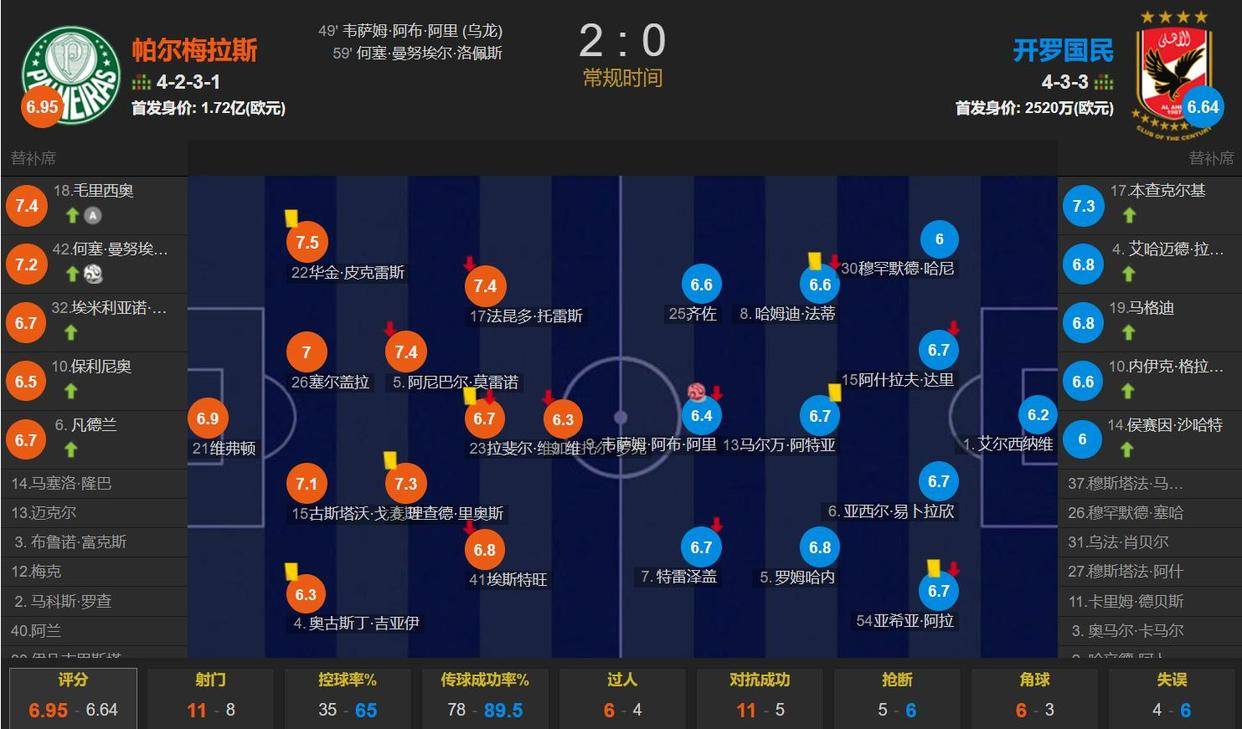Select player 7 特雷泽盖 on the pitch
Screen dimensions: 1242x729
(701, 547)
